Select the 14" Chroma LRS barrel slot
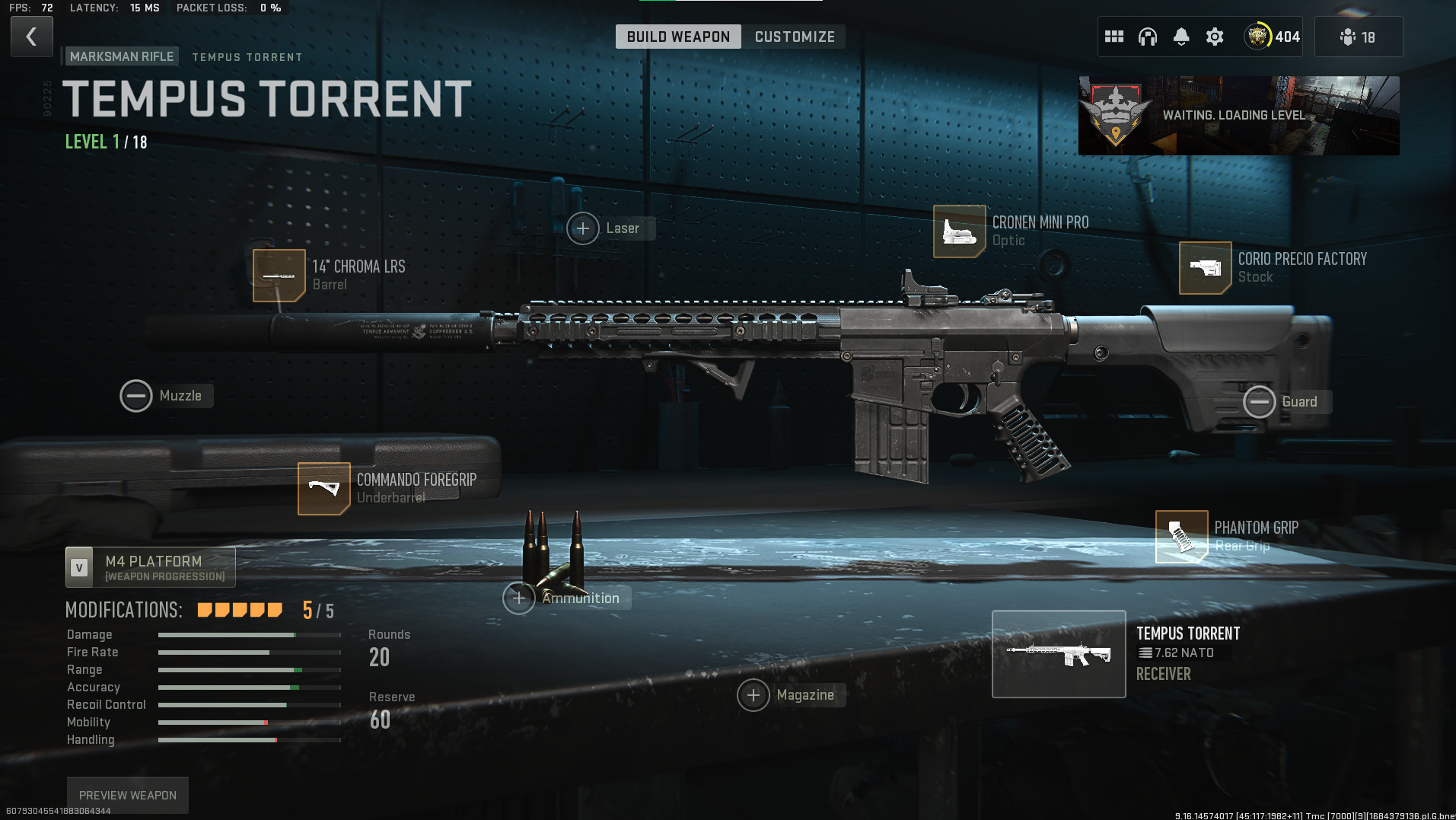Image resolution: width=1456 pixels, height=820 pixels. (279, 276)
